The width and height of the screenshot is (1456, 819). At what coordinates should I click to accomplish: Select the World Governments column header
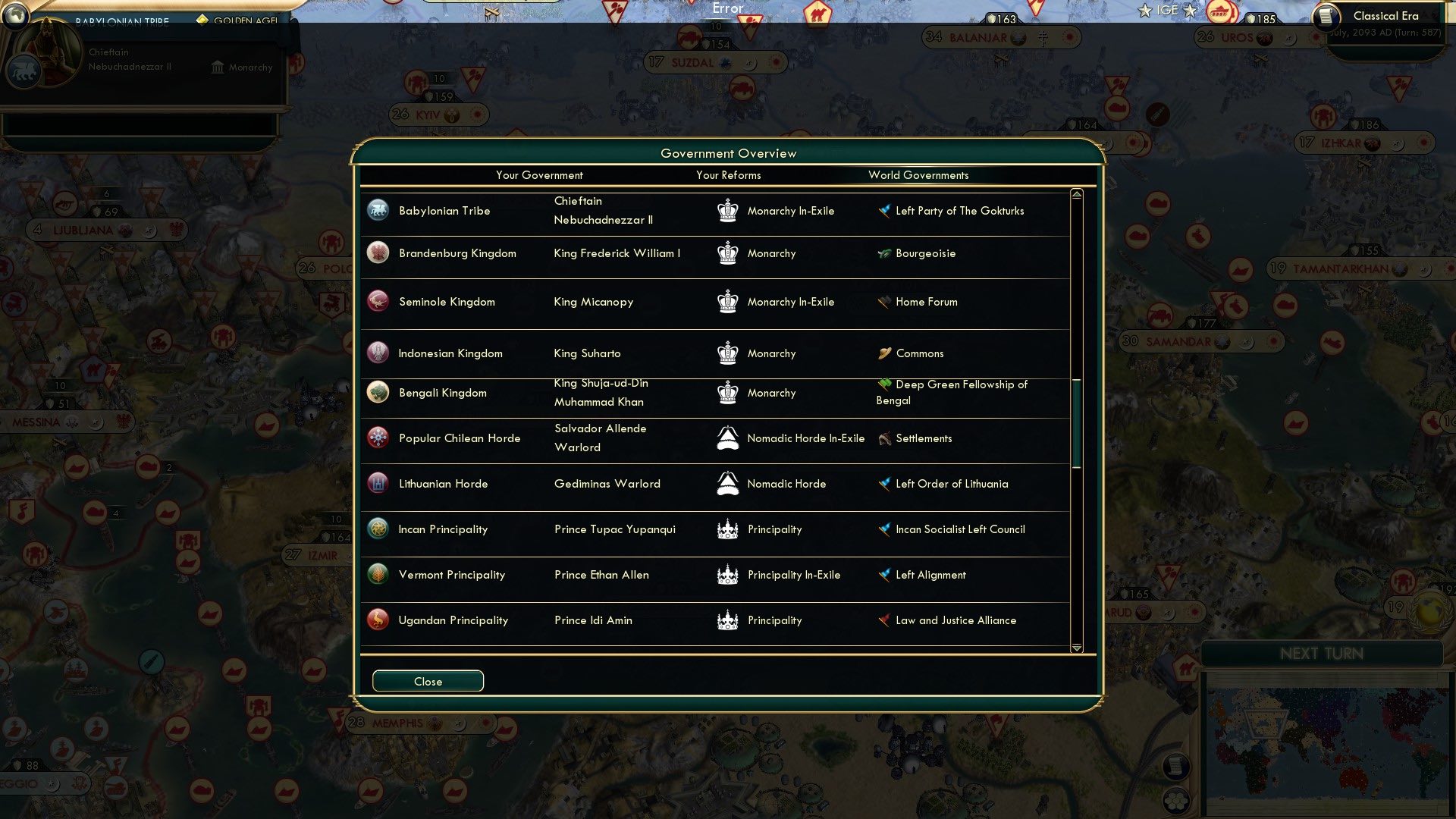(x=918, y=175)
